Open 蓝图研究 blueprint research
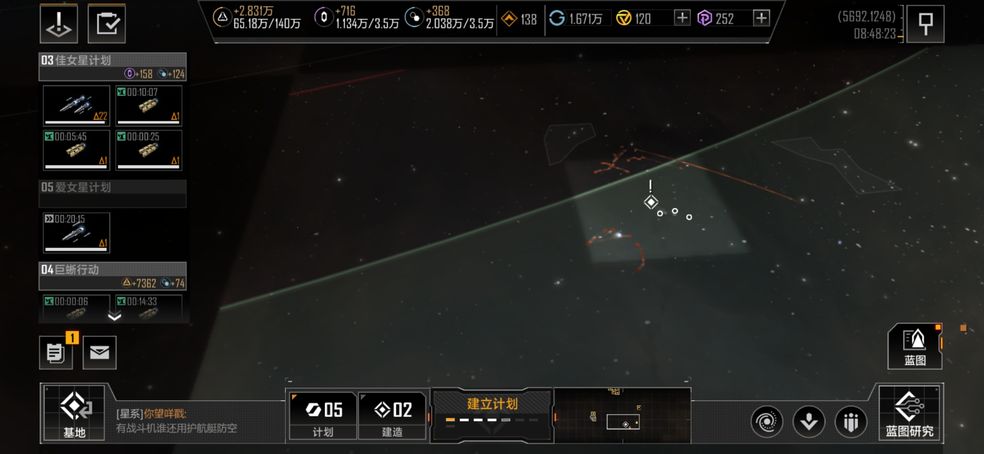Image resolution: width=984 pixels, height=454 pixels. 909,412
